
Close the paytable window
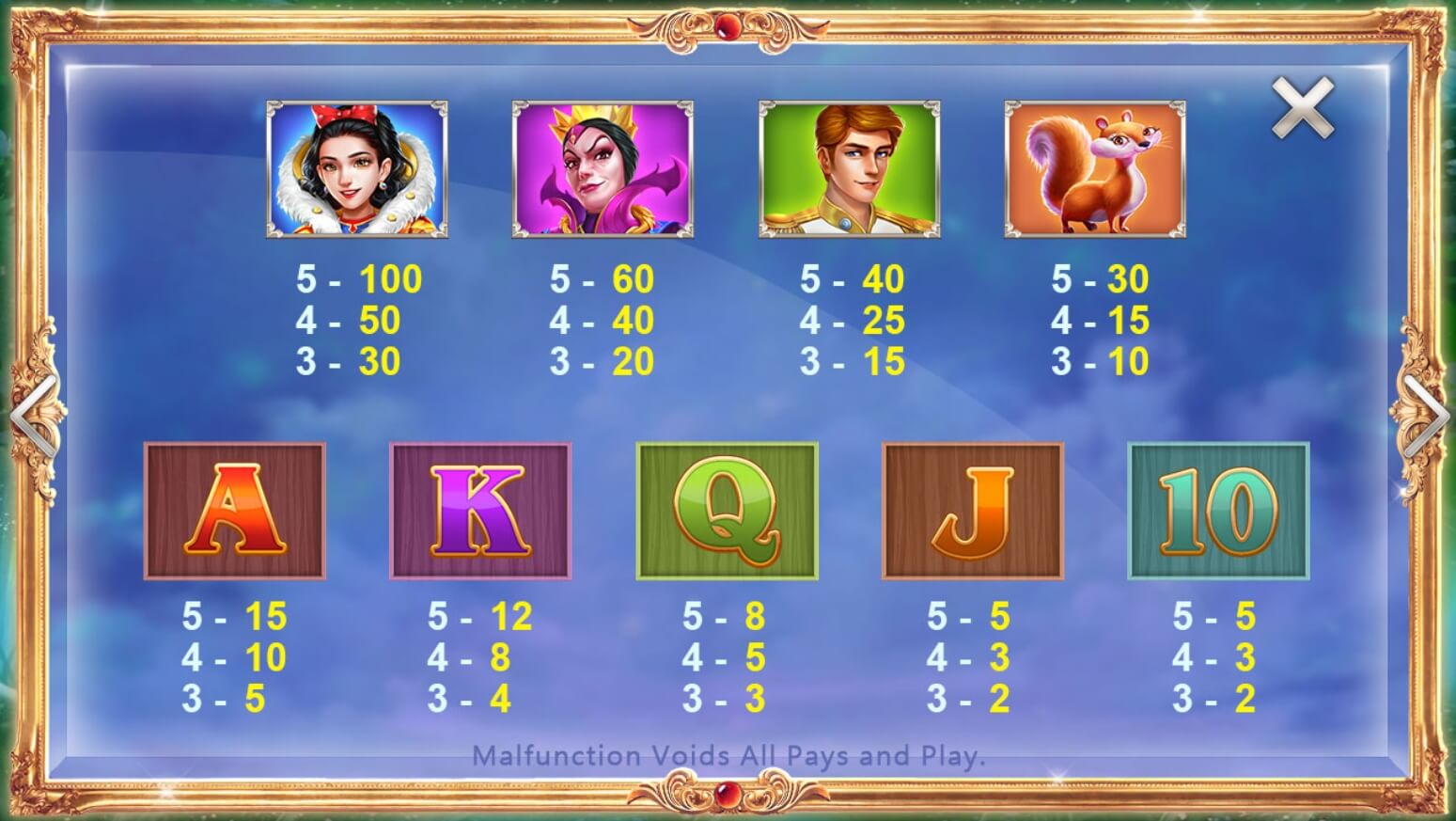tap(1303, 107)
